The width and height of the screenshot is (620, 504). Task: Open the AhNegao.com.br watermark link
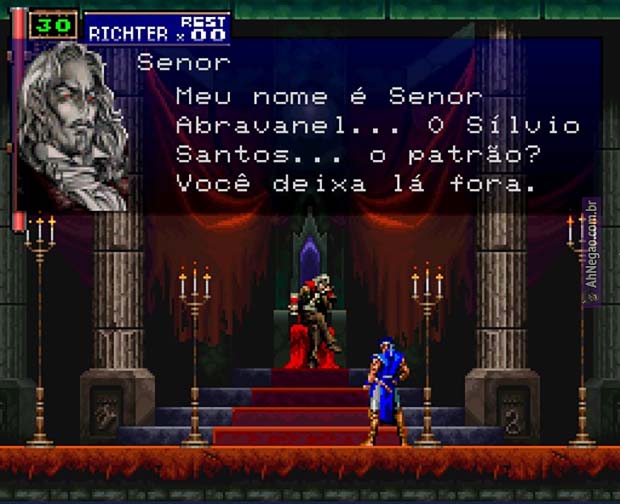591,252
